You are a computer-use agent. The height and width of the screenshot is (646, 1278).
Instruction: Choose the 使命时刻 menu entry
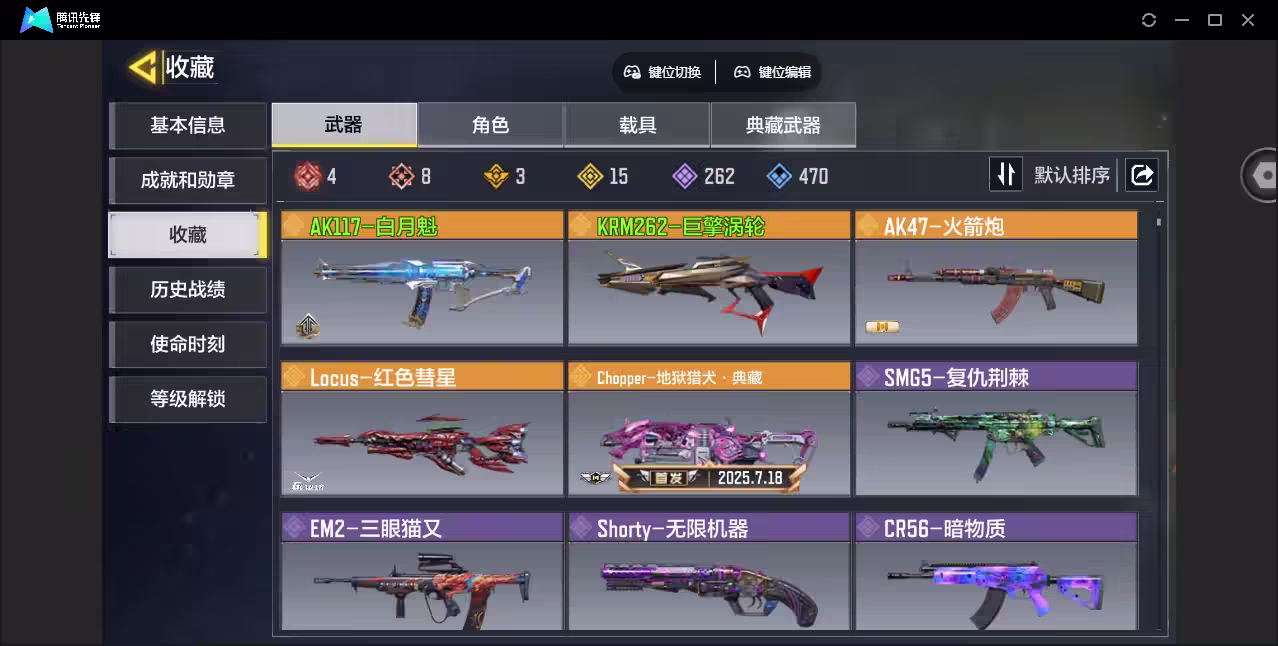(x=187, y=345)
